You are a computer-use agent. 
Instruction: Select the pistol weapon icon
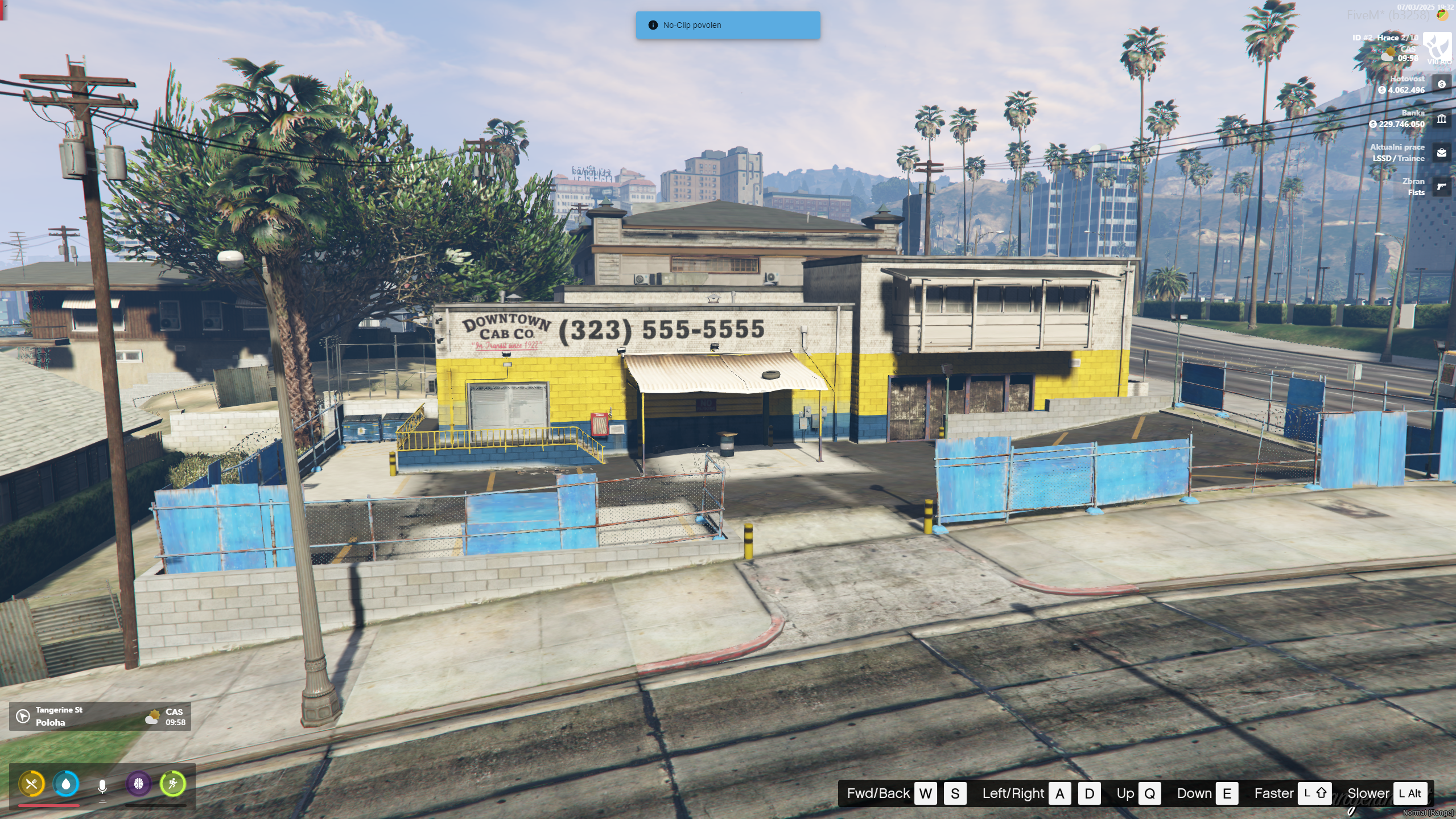coord(1441,187)
